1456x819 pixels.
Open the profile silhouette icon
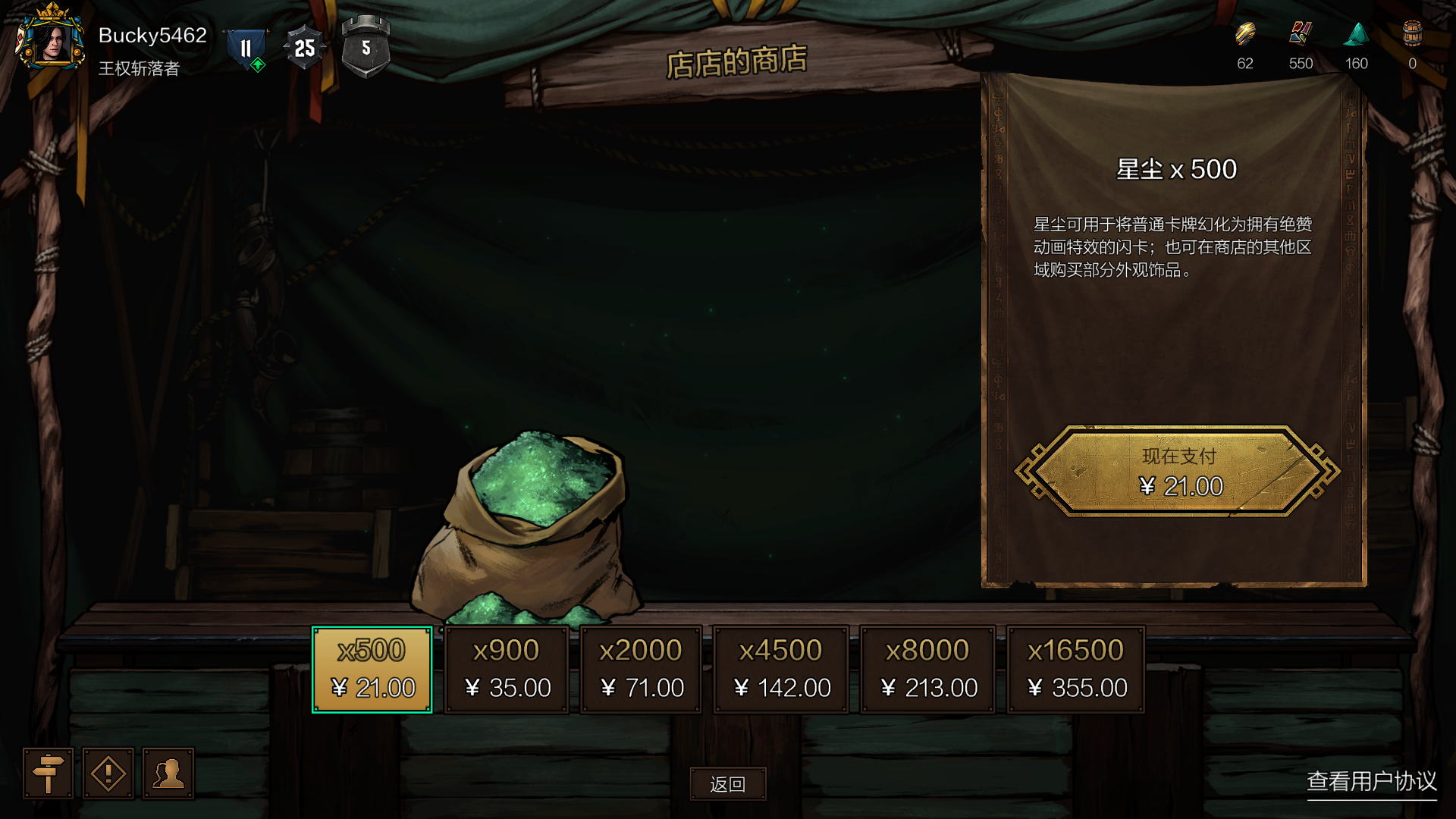tap(168, 773)
